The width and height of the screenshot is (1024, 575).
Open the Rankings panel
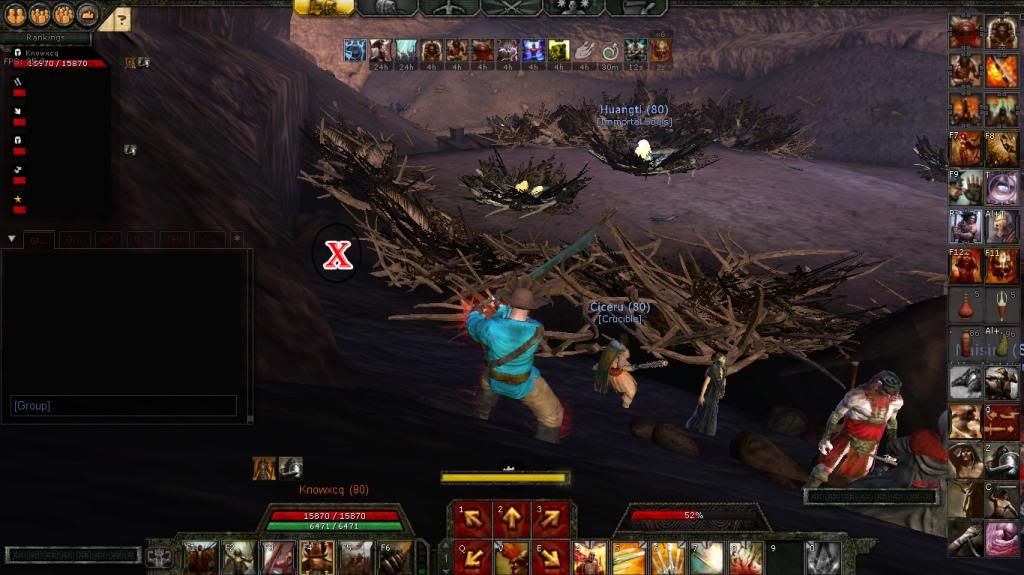point(45,39)
